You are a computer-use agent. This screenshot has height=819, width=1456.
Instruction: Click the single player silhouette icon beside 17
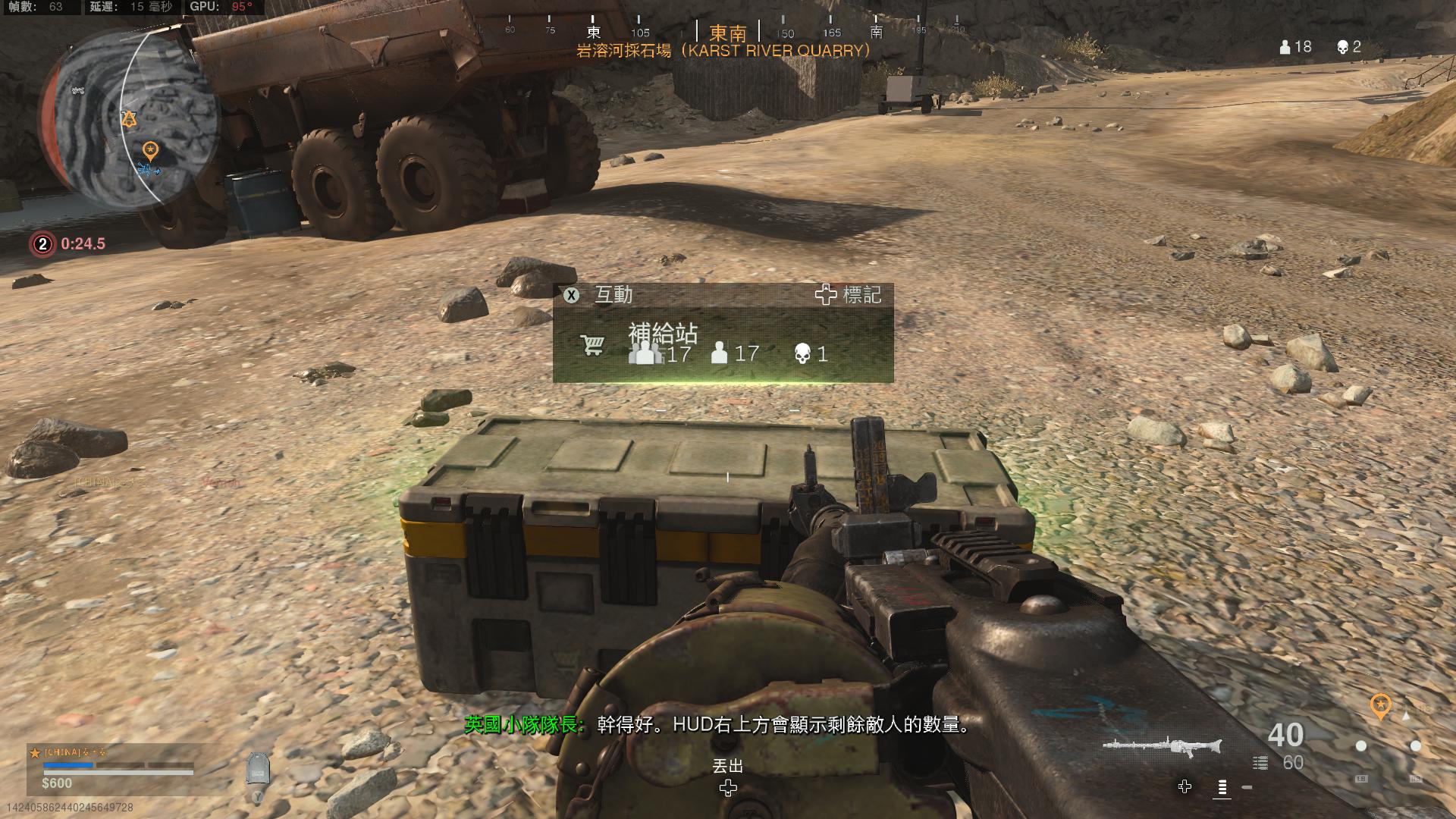pyautogui.click(x=718, y=352)
